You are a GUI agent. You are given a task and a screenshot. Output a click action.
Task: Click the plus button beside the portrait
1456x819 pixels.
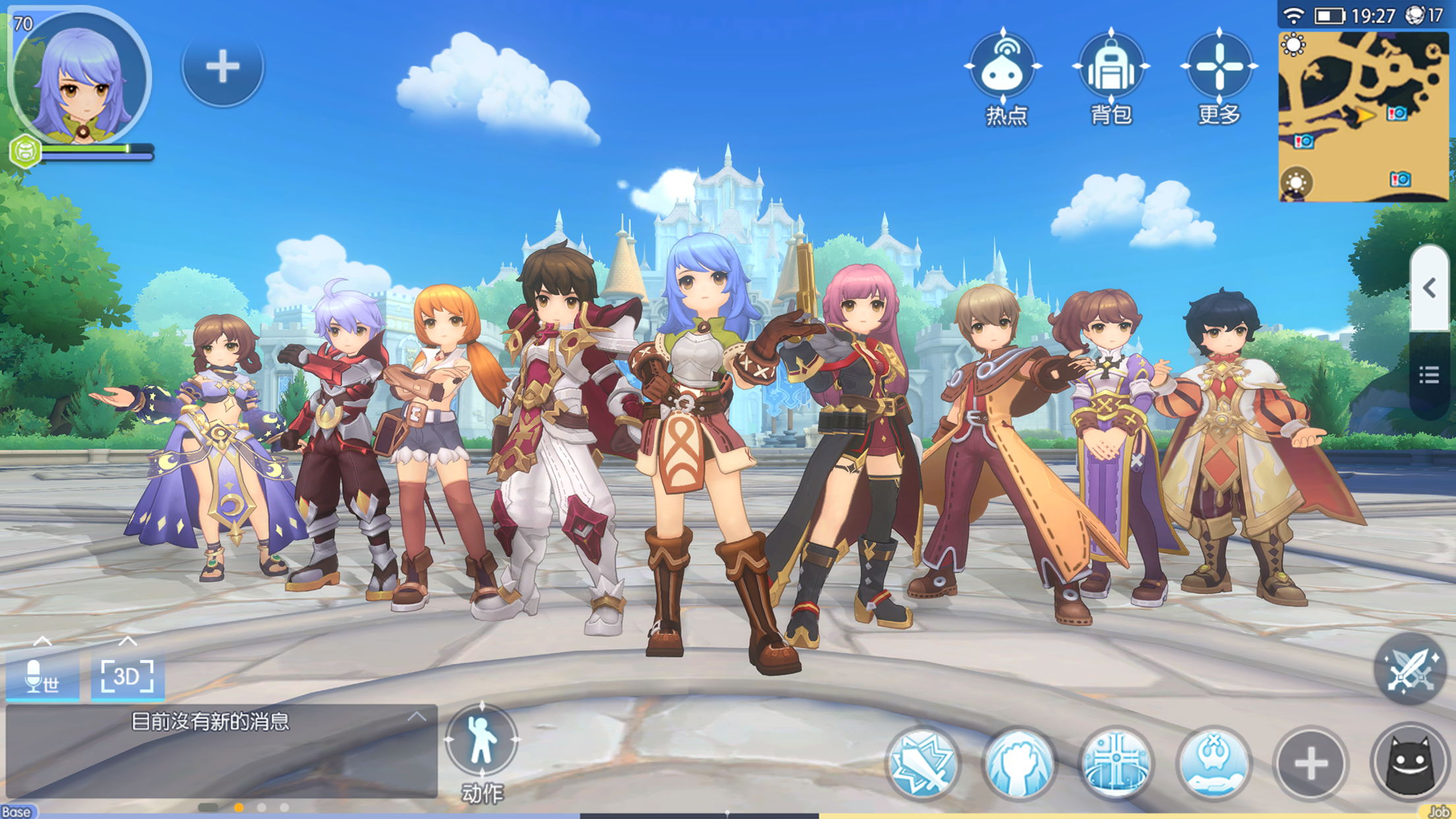coord(222,67)
